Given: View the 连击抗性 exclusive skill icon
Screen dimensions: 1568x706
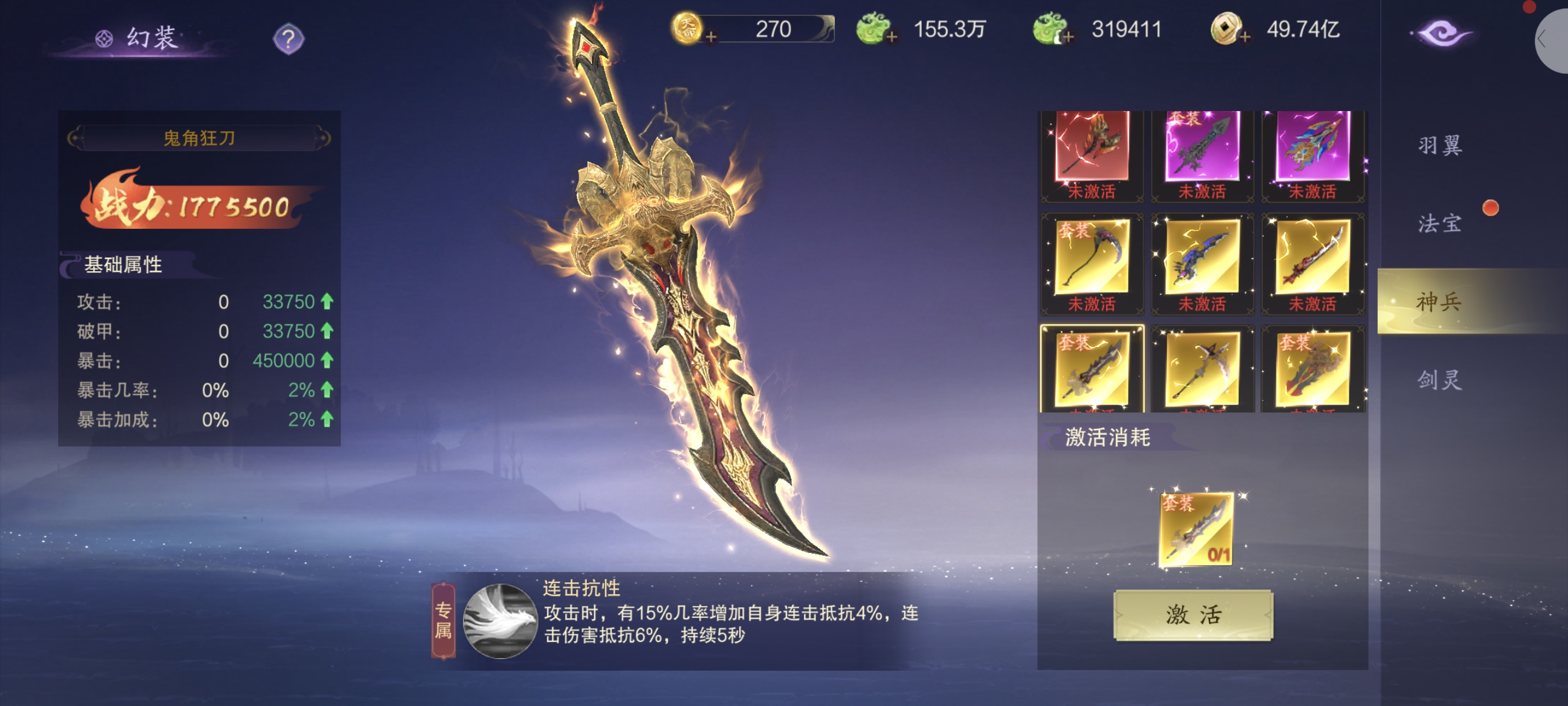Looking at the screenshot, I should 500,621.
